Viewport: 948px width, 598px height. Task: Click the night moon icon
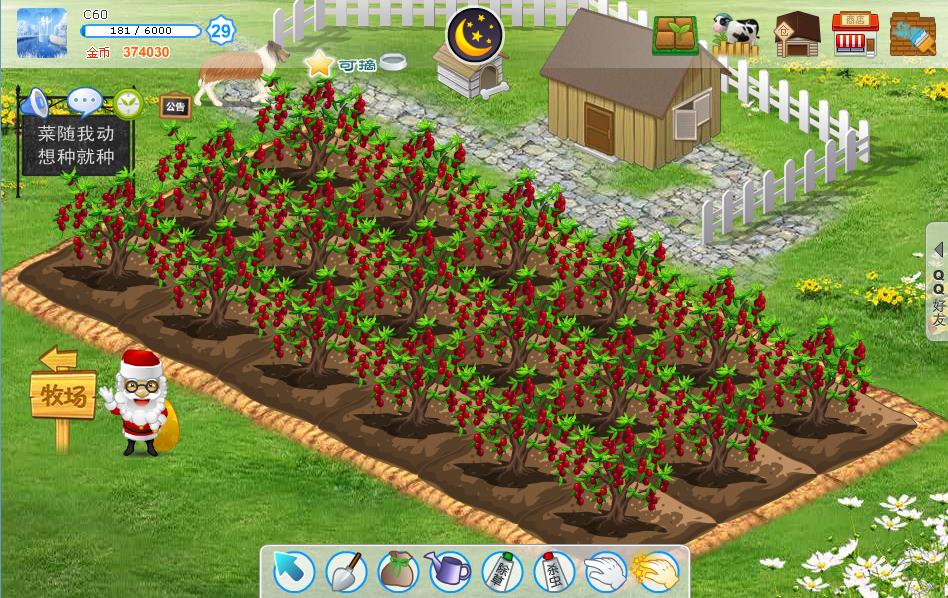474,33
